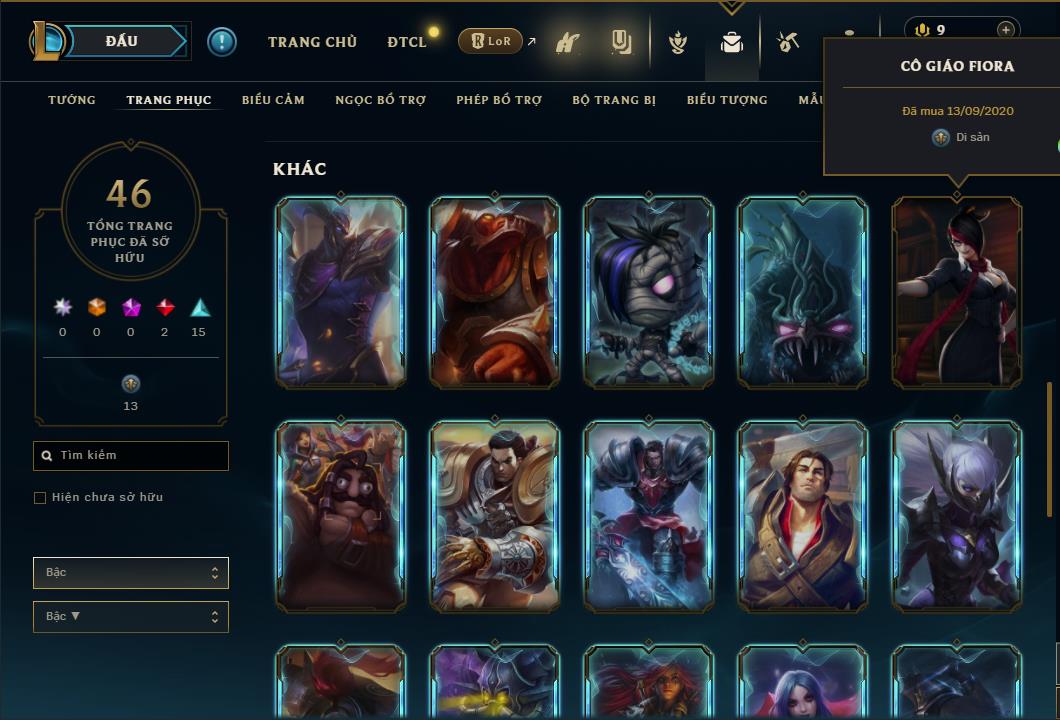The width and height of the screenshot is (1060, 720).
Task: Toggle the Hiện chưa sở hữu checkbox
Action: click(40, 498)
